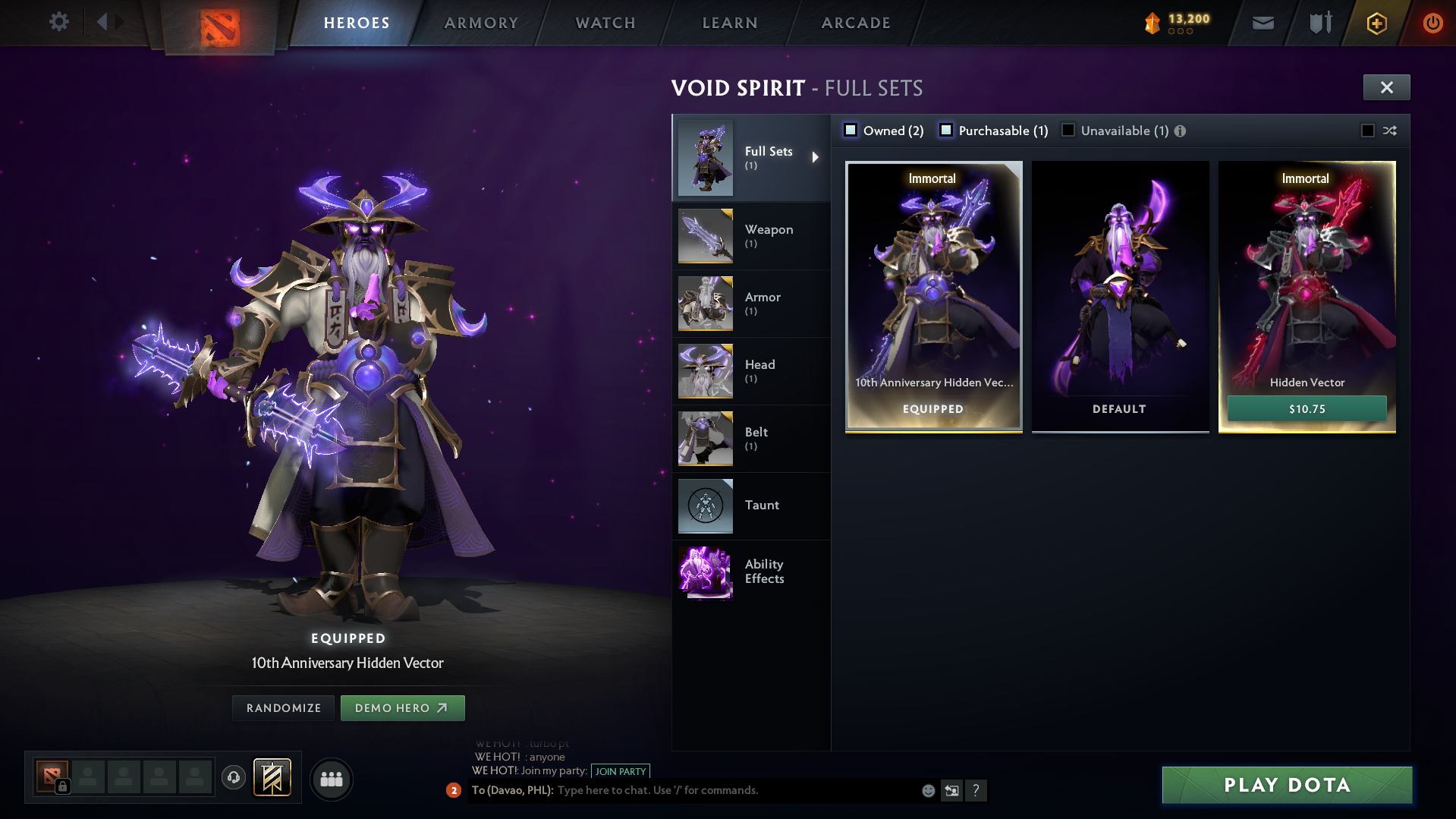
Task: Open the Ability Effects category
Action: (705, 573)
